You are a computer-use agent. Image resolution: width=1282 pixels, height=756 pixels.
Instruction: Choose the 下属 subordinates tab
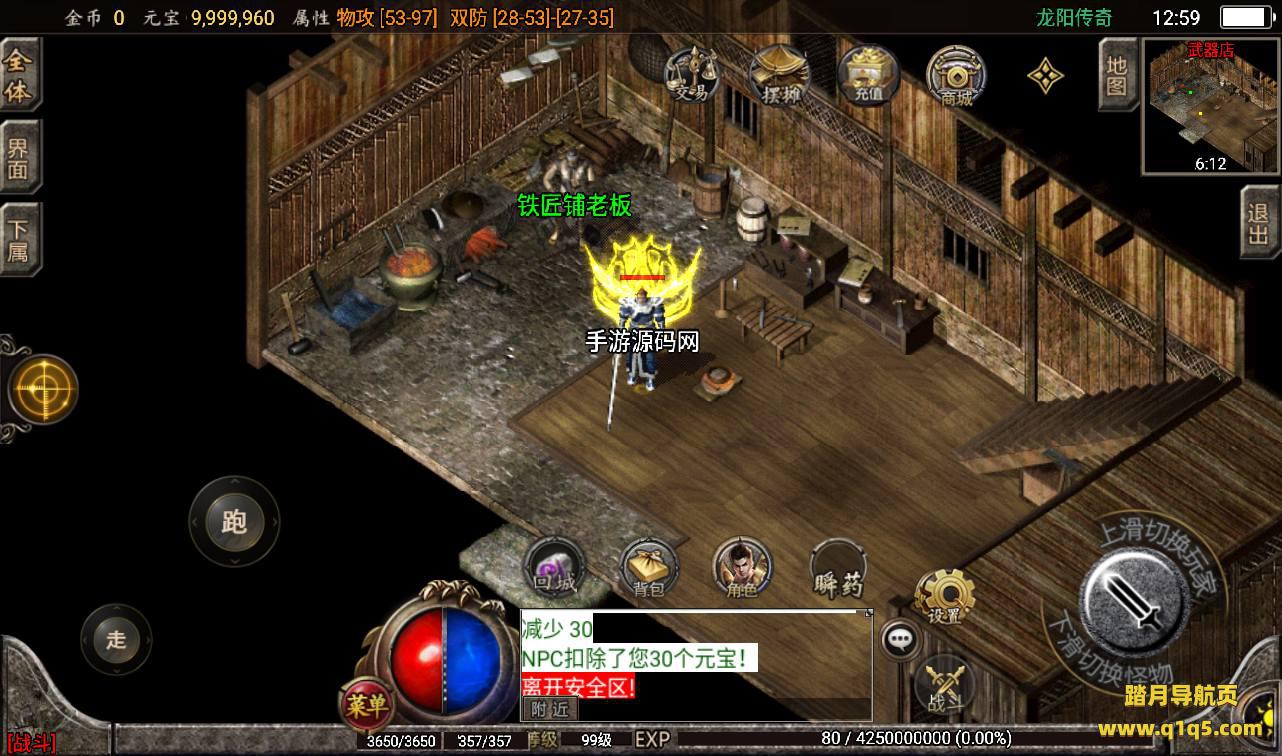(x=19, y=239)
